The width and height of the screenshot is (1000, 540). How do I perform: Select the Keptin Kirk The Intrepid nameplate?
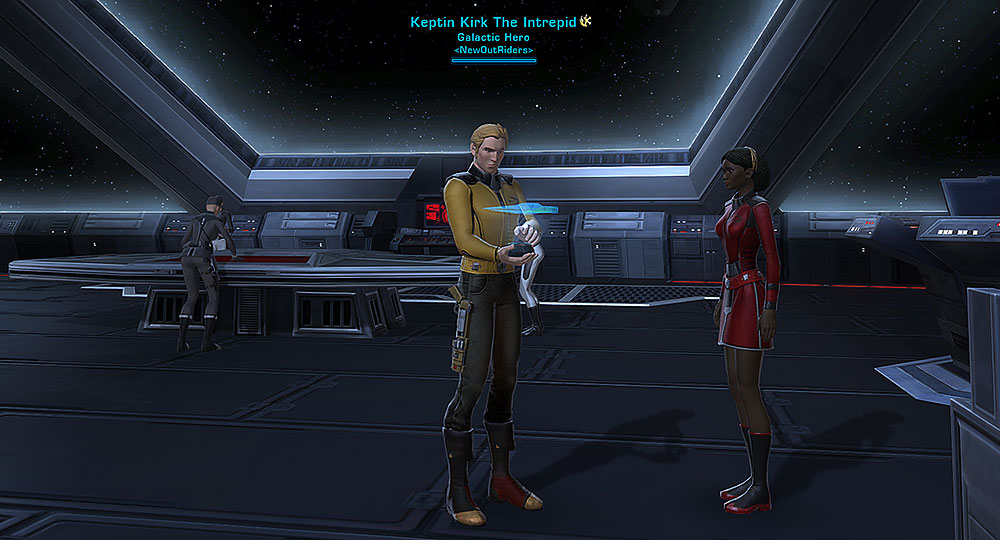coord(494,22)
